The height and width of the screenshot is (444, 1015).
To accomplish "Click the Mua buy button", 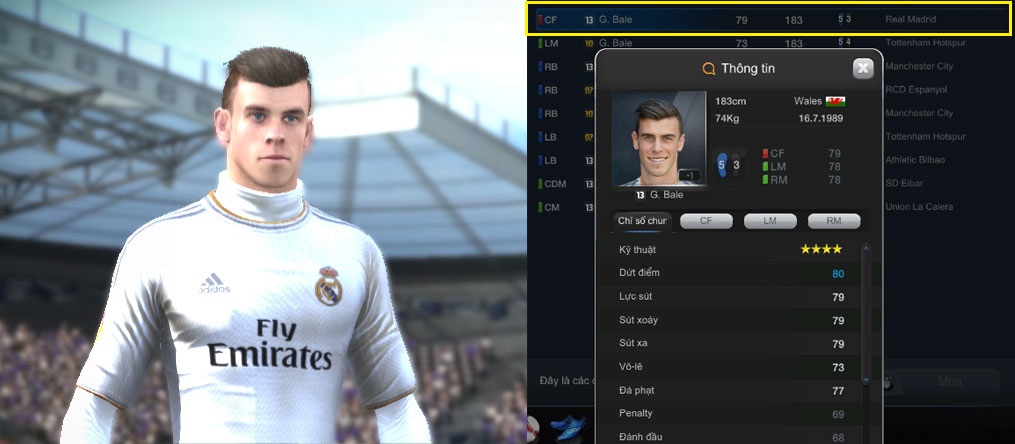I will 949,382.
